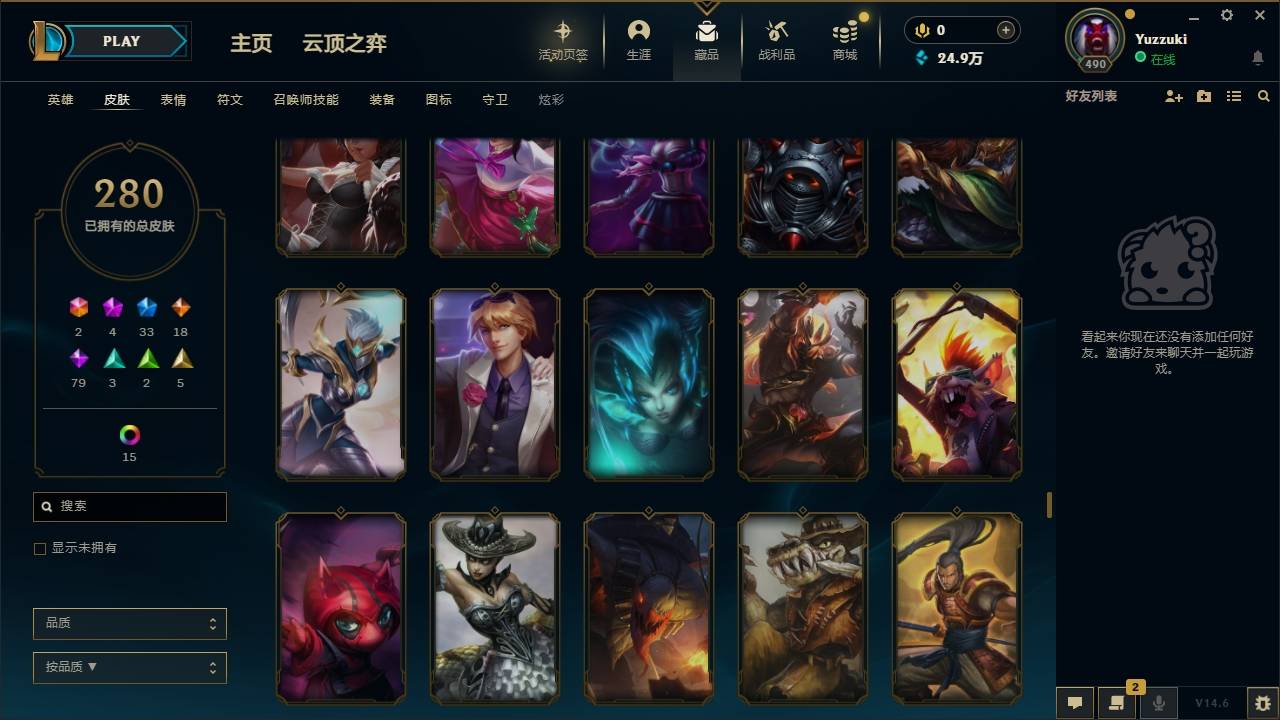
Task: Enable the 显示未拥有 checkbox
Action: pos(40,548)
